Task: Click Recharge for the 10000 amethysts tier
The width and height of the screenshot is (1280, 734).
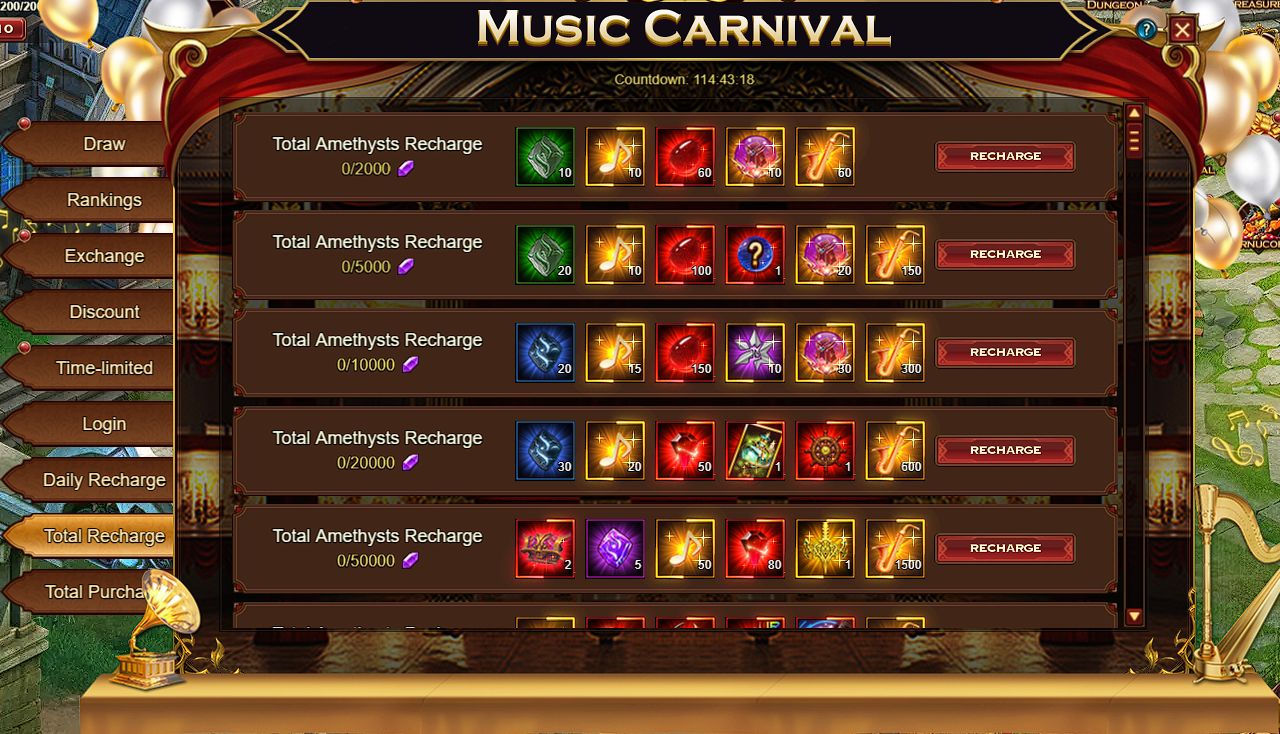Action: point(1005,352)
